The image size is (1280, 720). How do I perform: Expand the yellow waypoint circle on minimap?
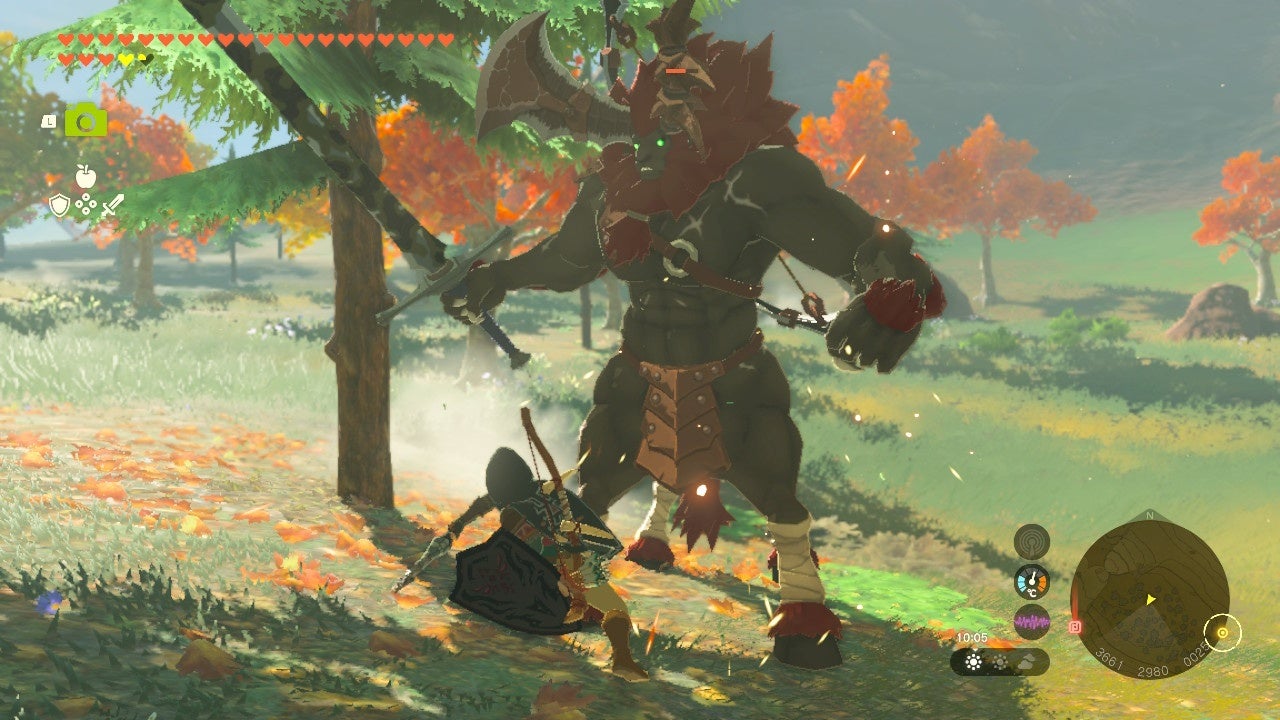coord(1223,631)
